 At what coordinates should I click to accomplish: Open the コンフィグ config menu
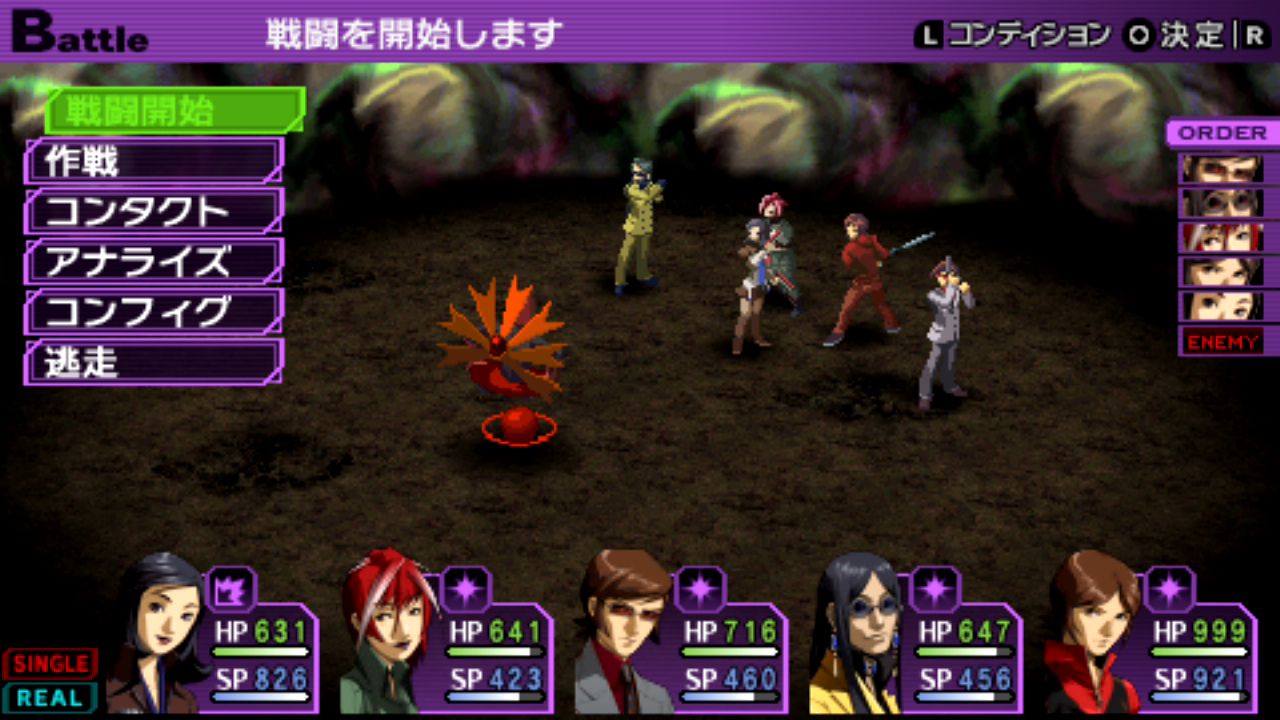tap(153, 312)
